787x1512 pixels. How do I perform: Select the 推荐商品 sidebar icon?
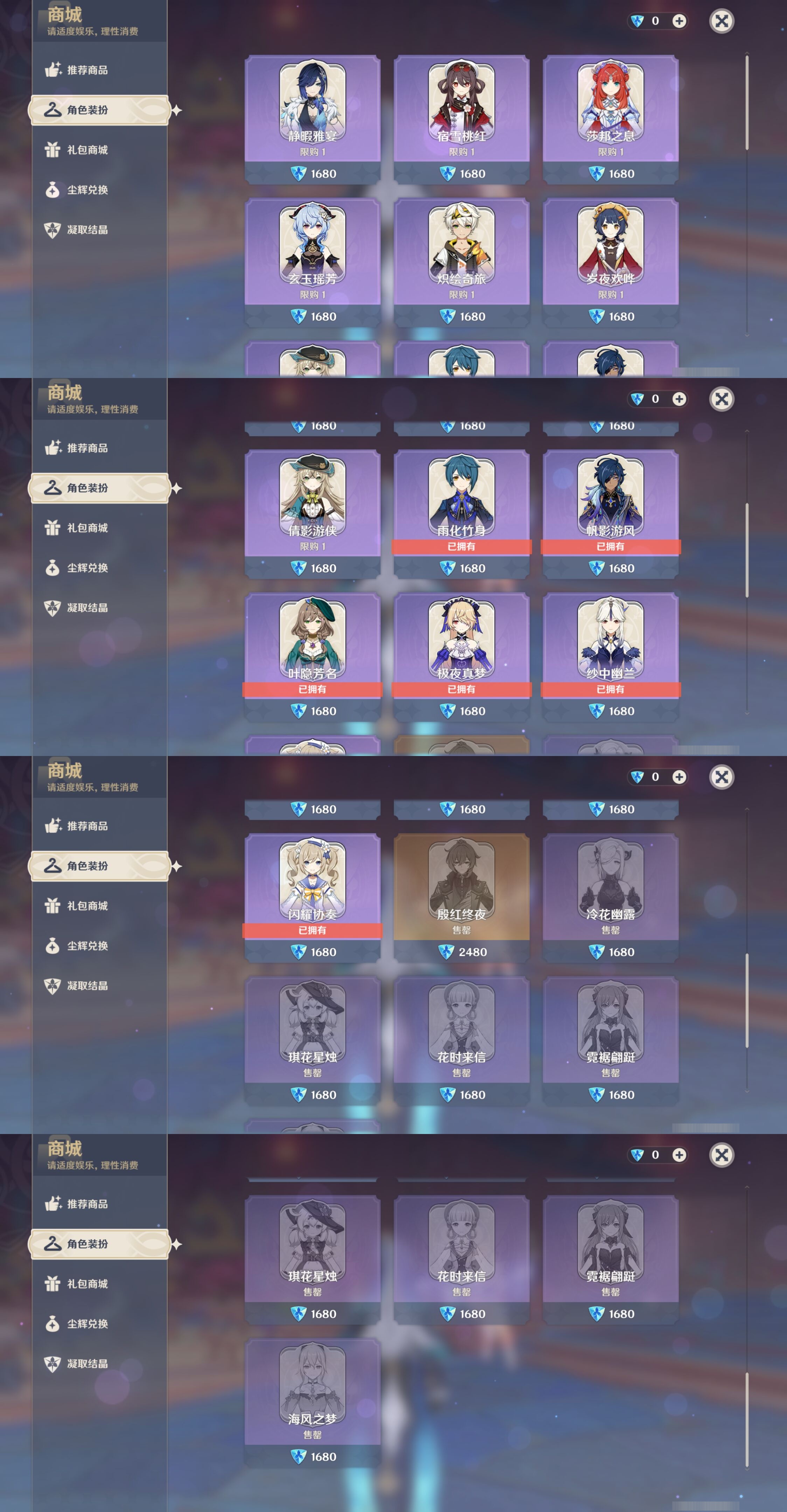click(53, 69)
